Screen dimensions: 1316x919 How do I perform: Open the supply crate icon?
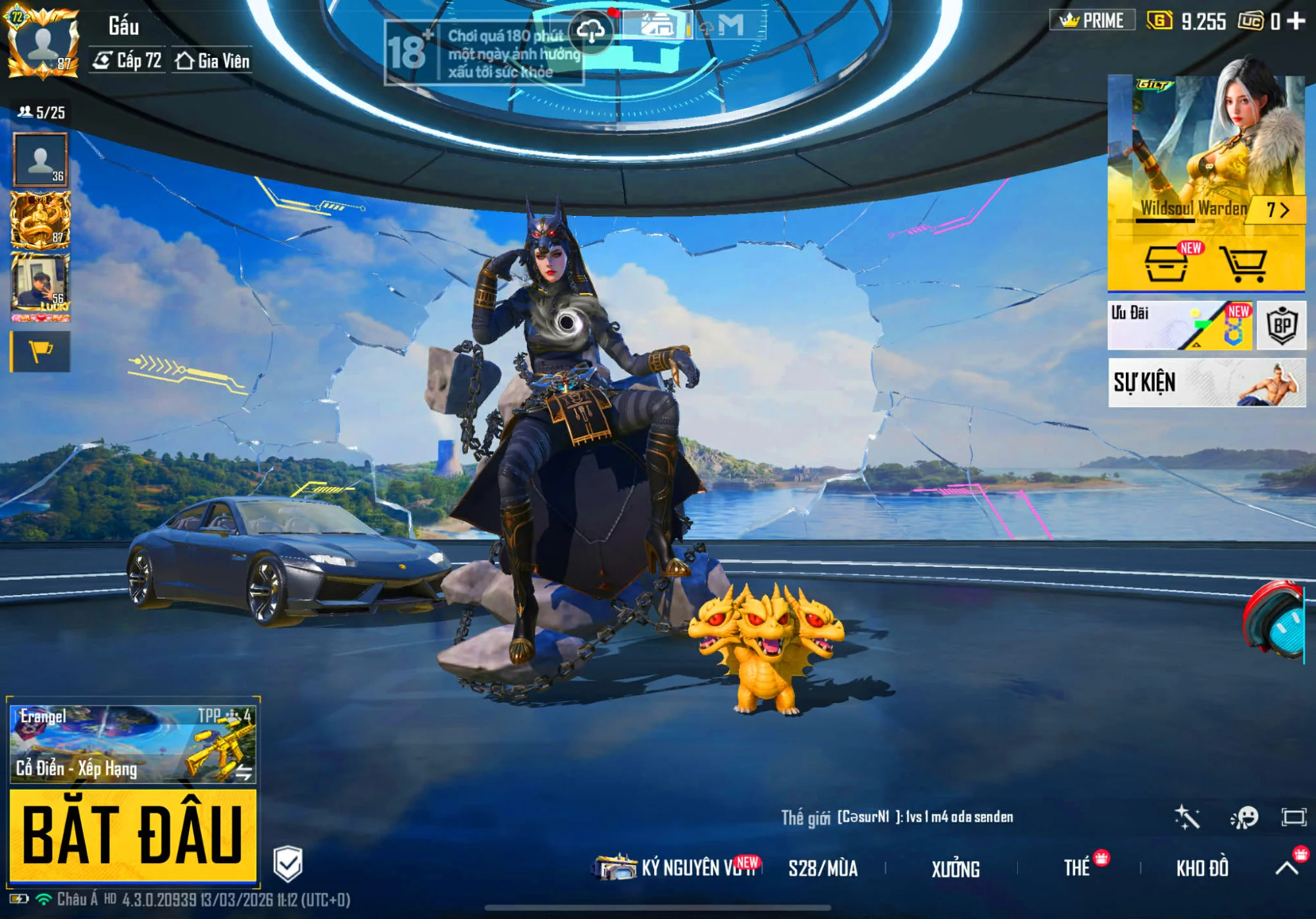pyautogui.click(x=1166, y=264)
